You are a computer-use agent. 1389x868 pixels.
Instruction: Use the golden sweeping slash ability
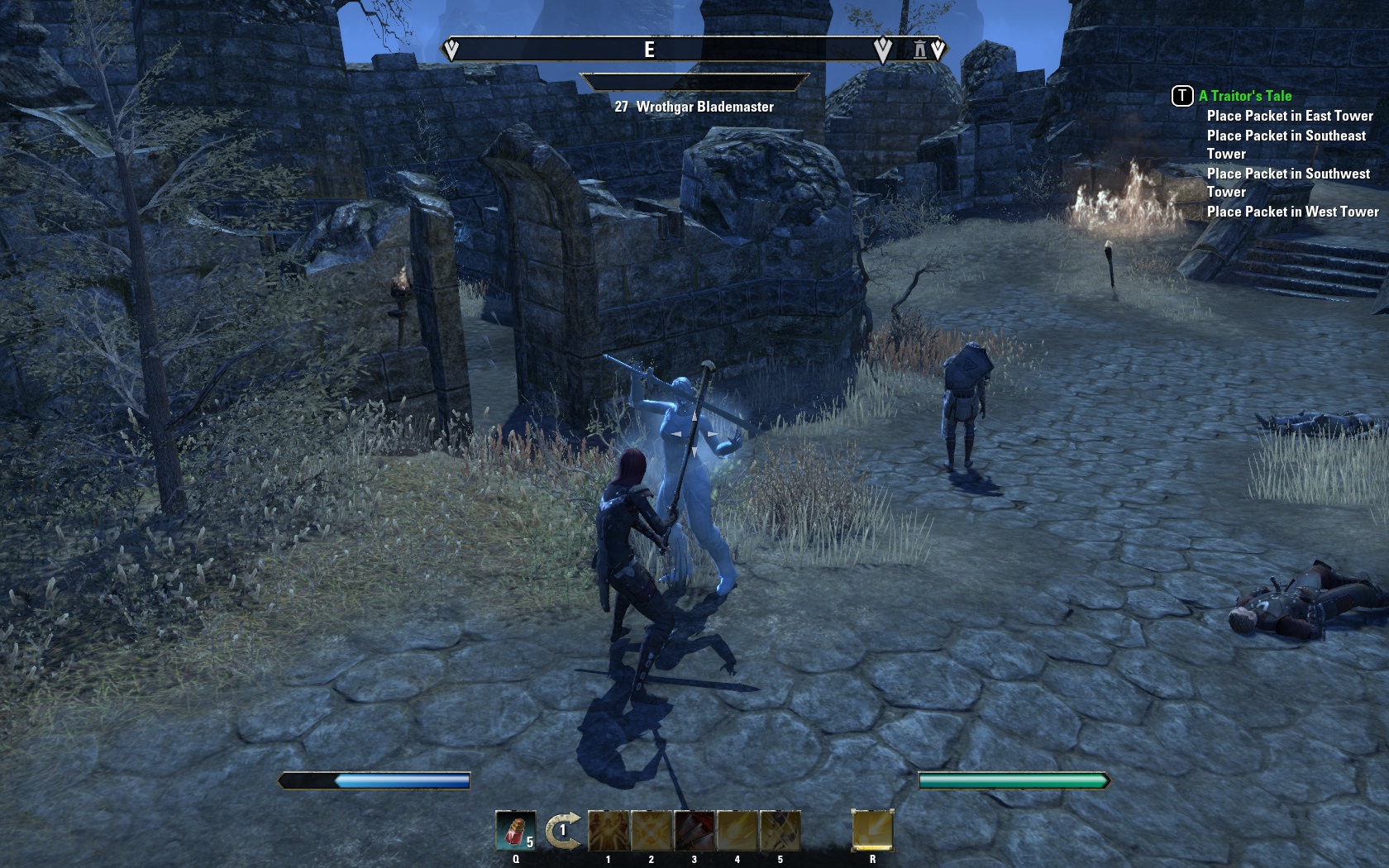pos(780,831)
